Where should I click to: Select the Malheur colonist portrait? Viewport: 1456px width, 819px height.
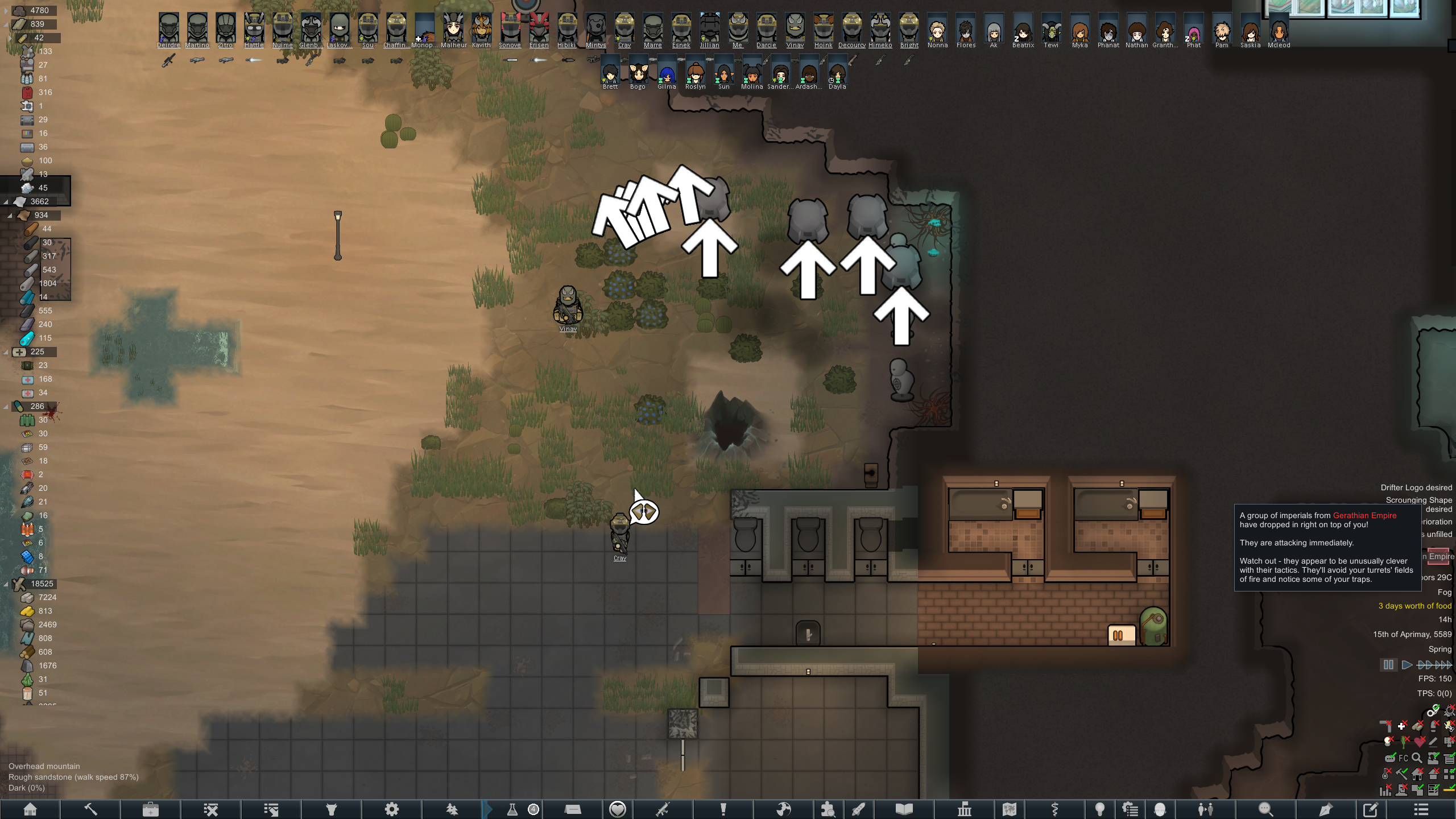pyautogui.click(x=453, y=28)
